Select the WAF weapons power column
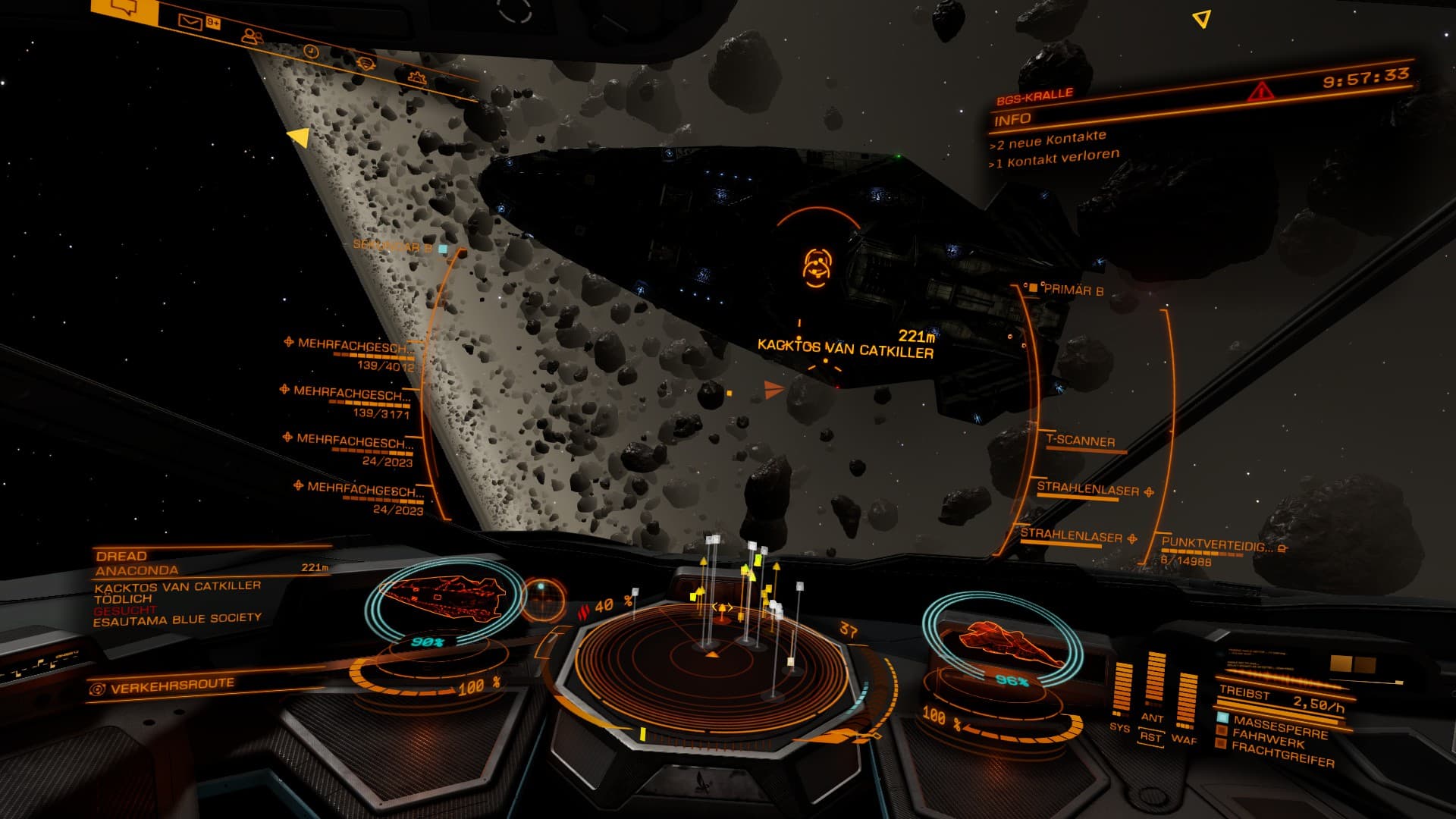The width and height of the screenshot is (1456, 819). (x=1185, y=701)
